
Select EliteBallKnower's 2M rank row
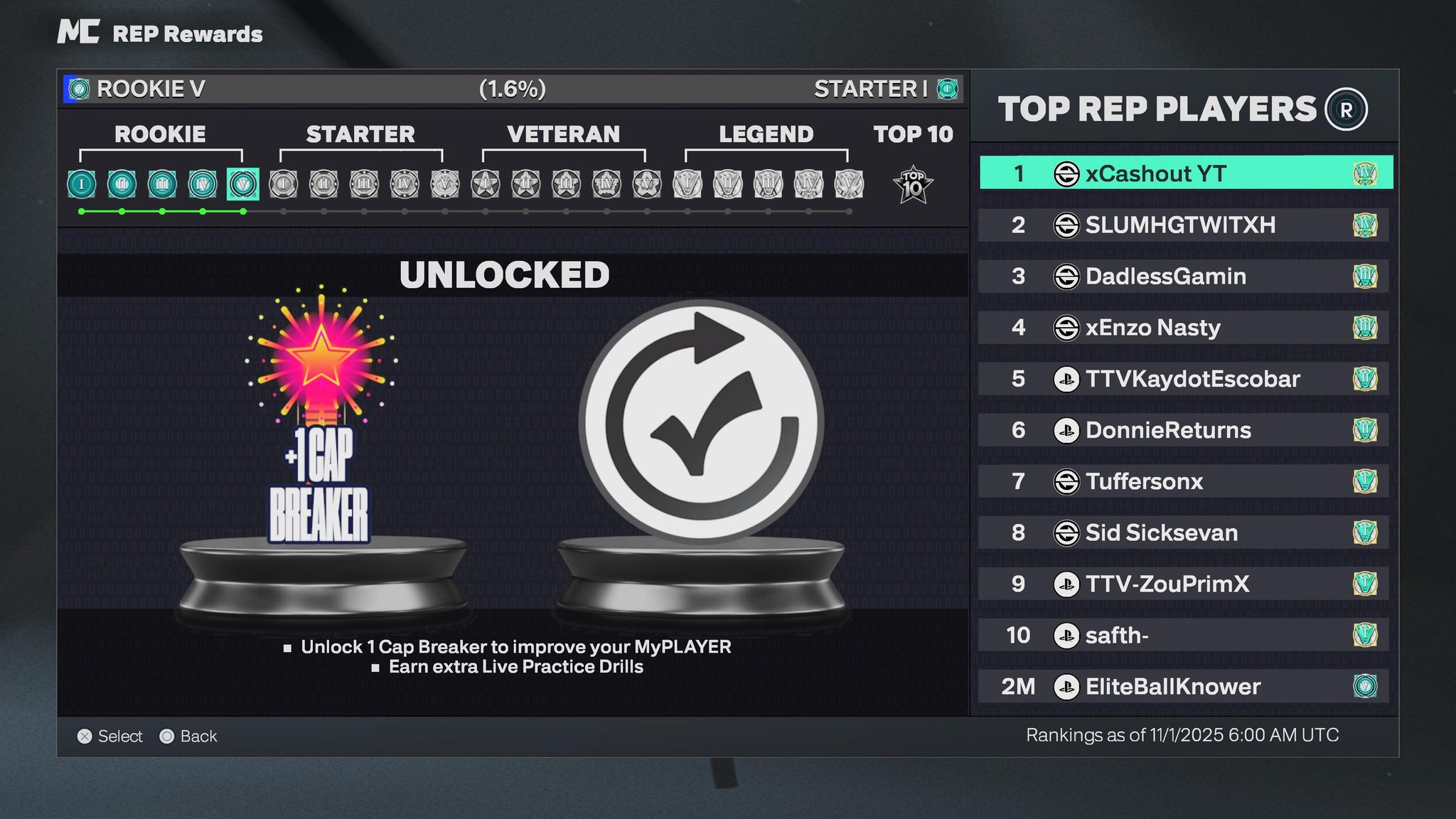(1184, 686)
